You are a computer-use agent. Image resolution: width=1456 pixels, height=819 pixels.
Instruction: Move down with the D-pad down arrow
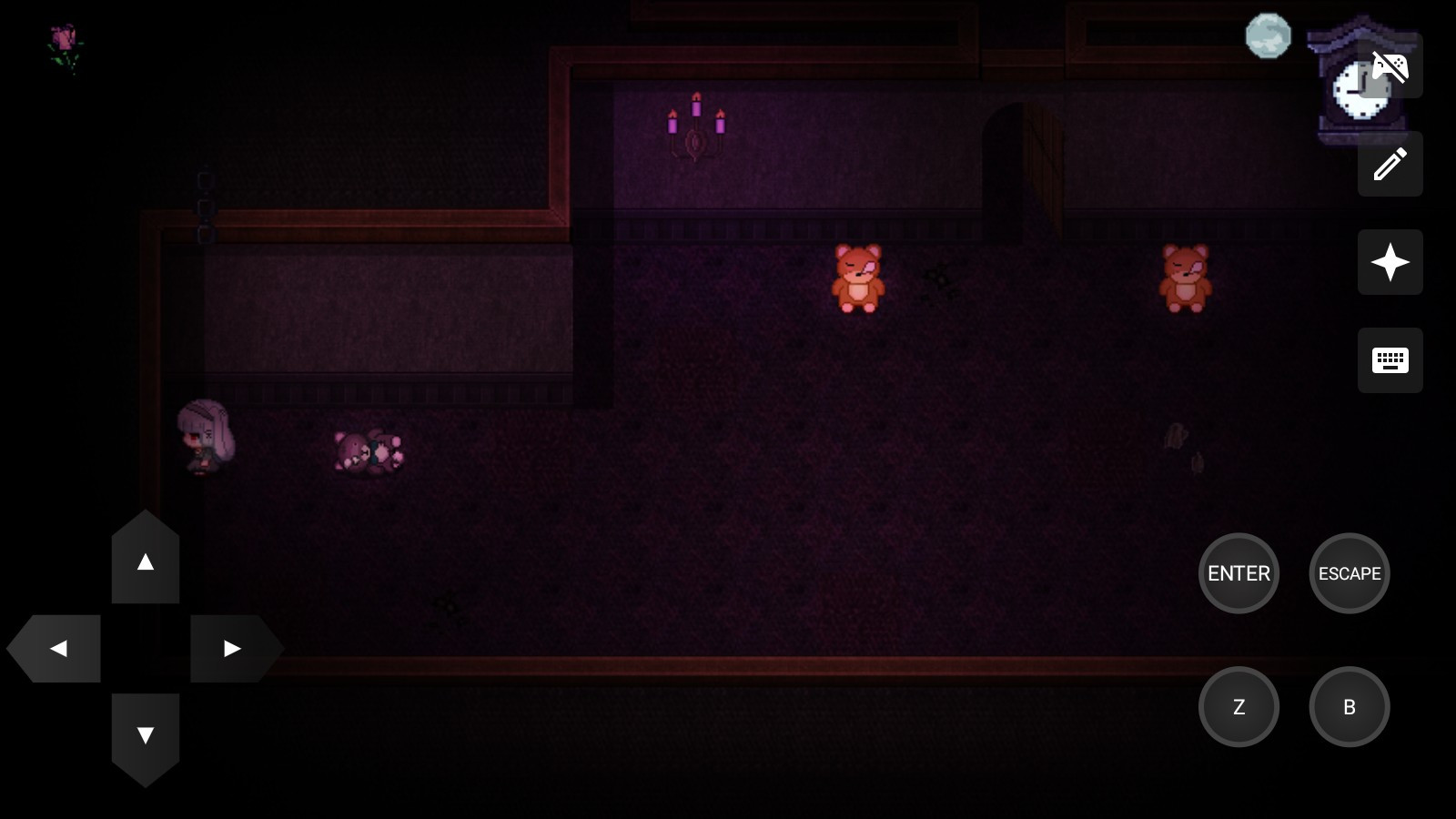click(146, 735)
